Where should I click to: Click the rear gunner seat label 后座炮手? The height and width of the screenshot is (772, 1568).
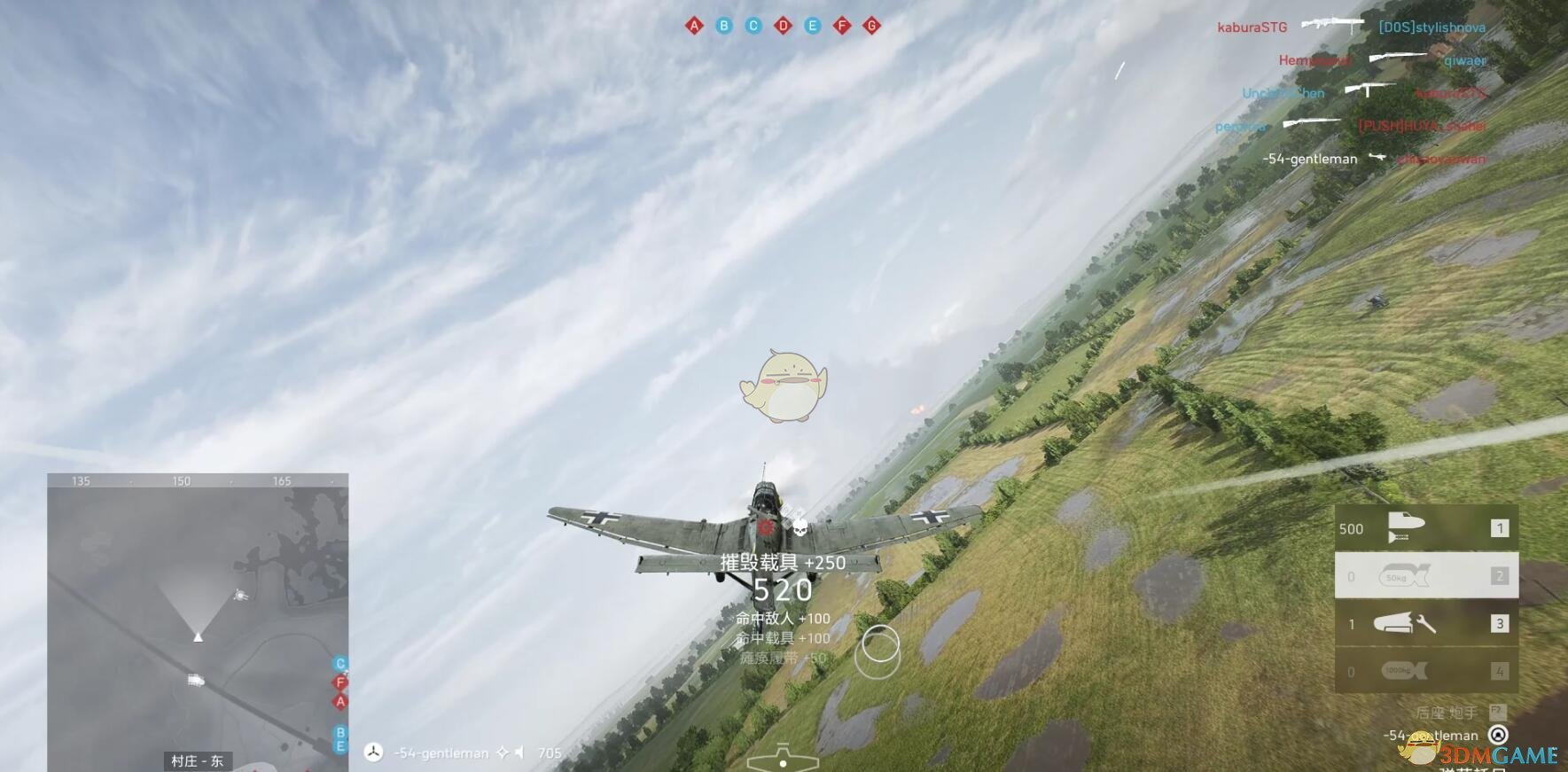(1446, 713)
